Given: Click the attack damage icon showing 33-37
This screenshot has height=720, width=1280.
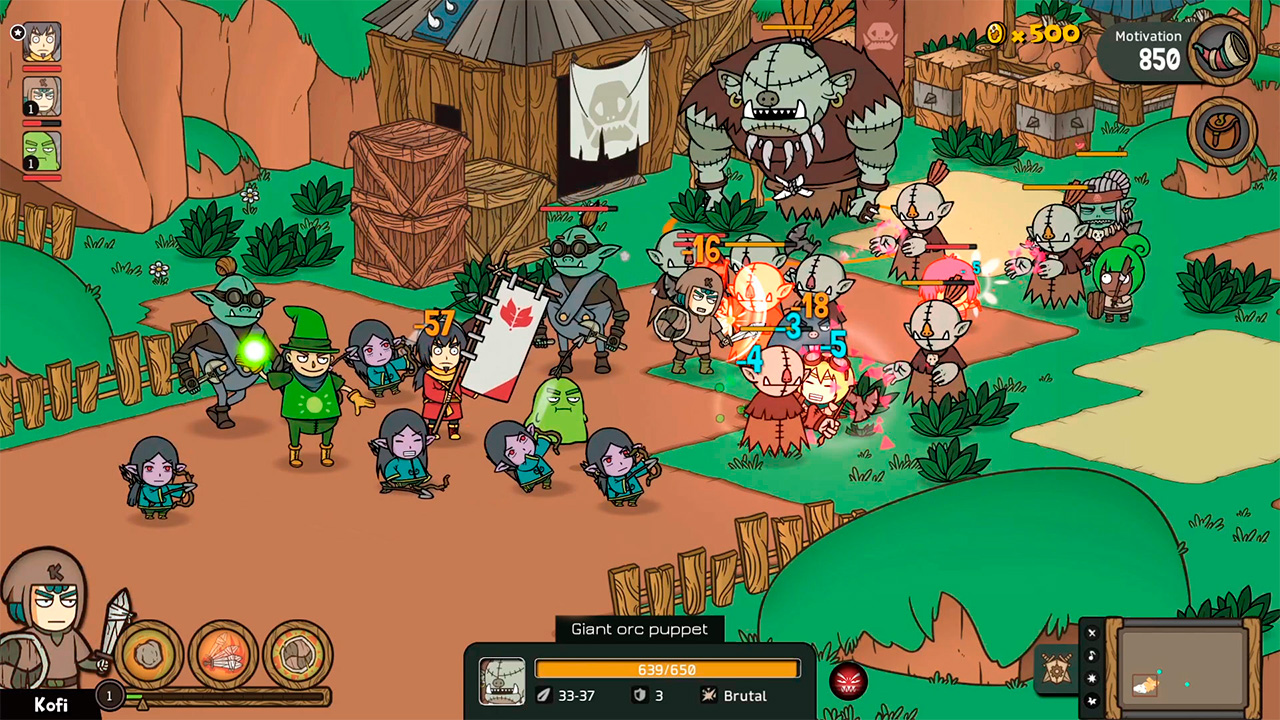Looking at the screenshot, I should [x=545, y=696].
